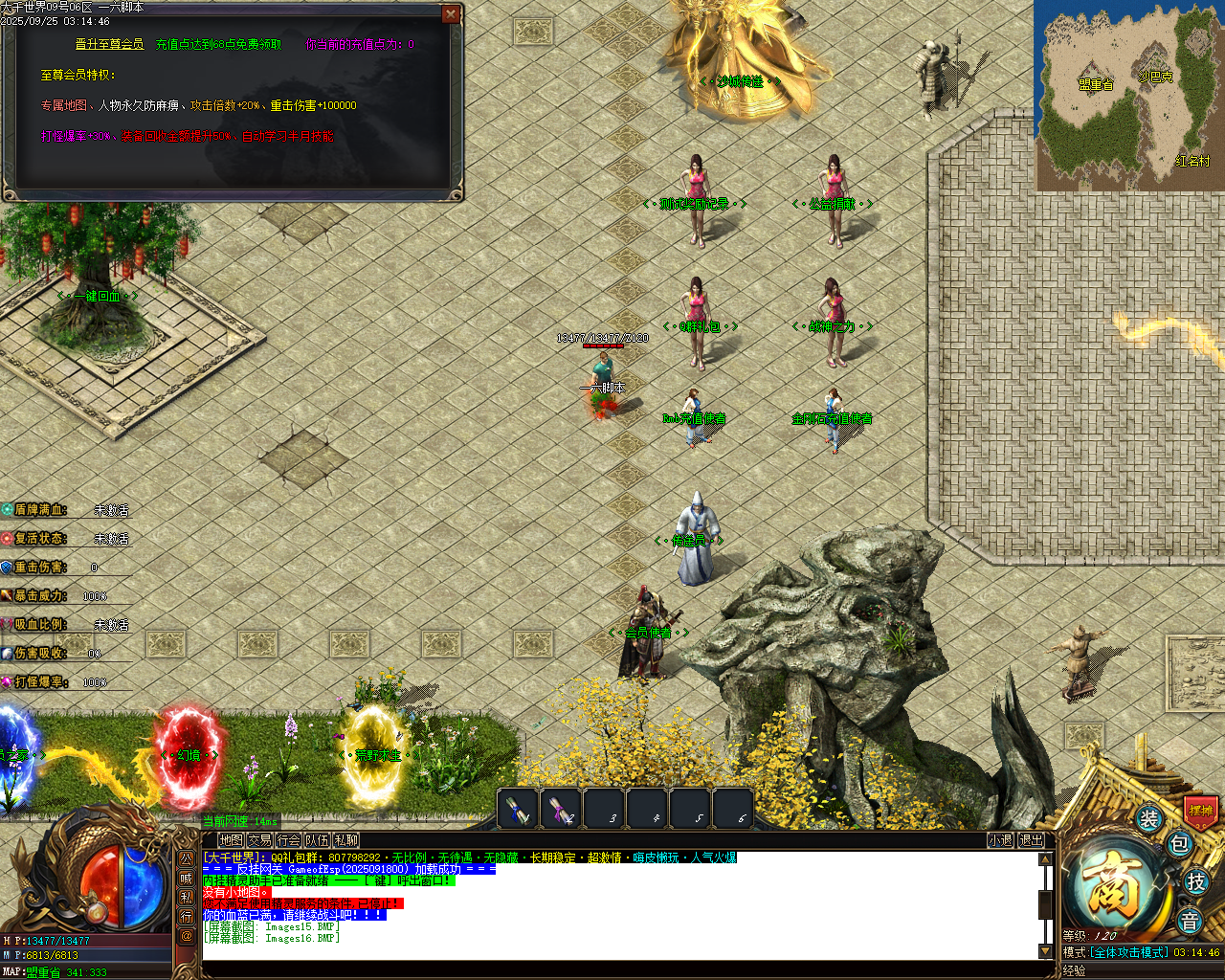Switch to the 地图 map tab
This screenshot has width=1225, height=980.
coord(231,840)
